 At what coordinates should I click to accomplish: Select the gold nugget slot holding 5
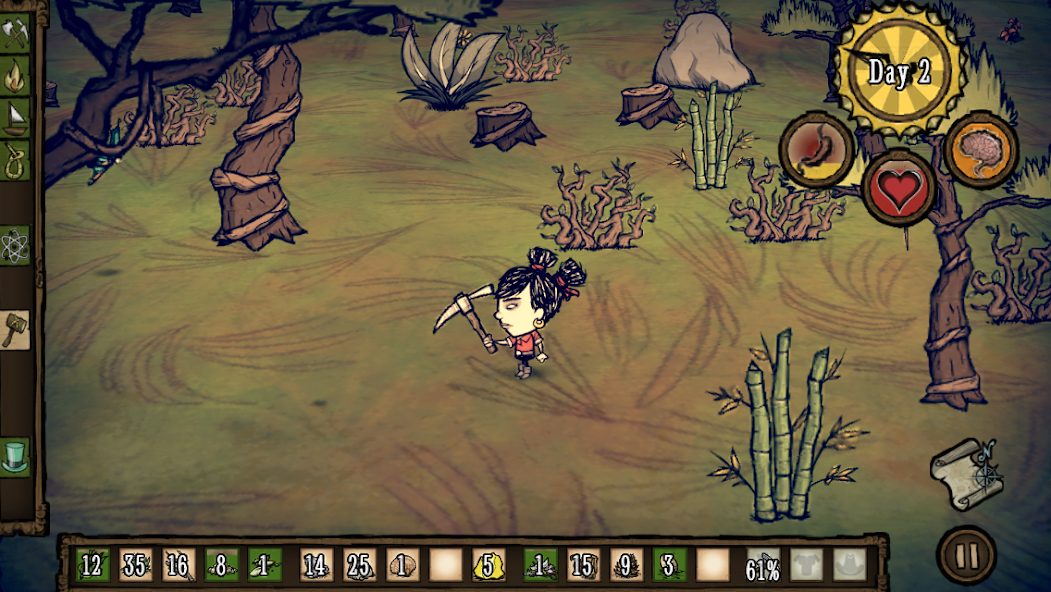[489, 566]
